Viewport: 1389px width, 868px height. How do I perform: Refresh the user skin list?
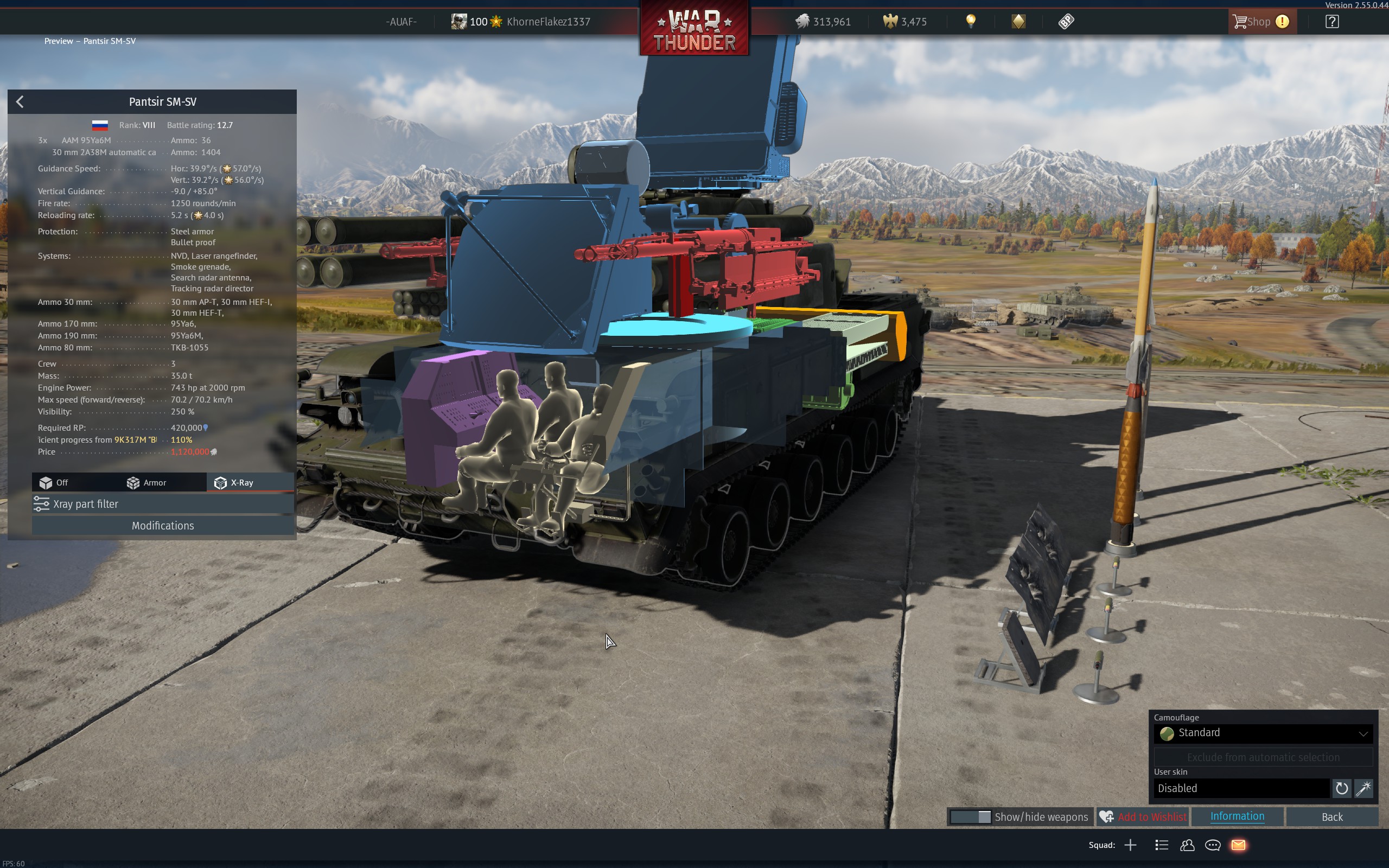click(1341, 789)
